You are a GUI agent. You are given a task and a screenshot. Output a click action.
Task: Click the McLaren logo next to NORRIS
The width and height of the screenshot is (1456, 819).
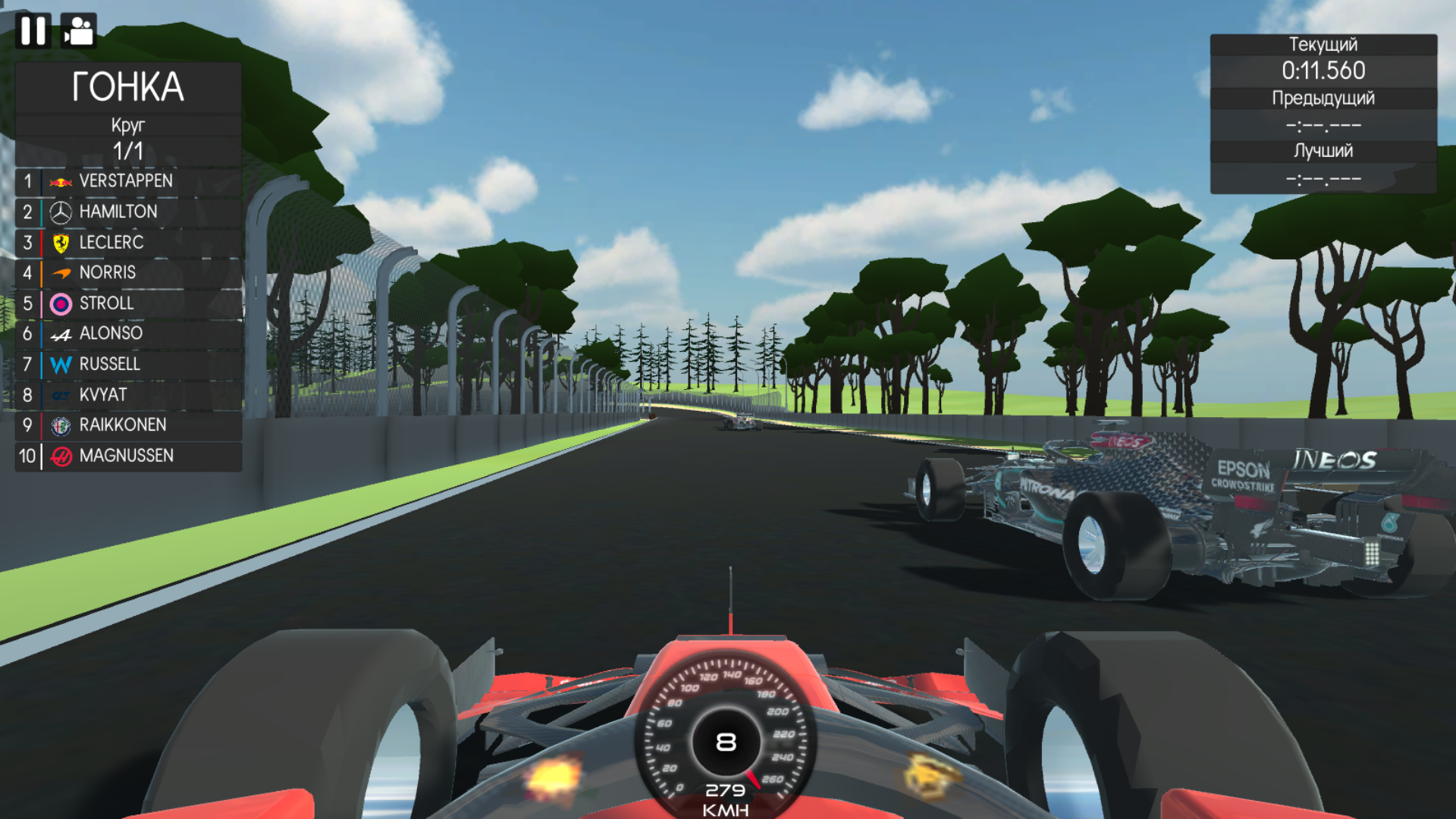(x=61, y=272)
